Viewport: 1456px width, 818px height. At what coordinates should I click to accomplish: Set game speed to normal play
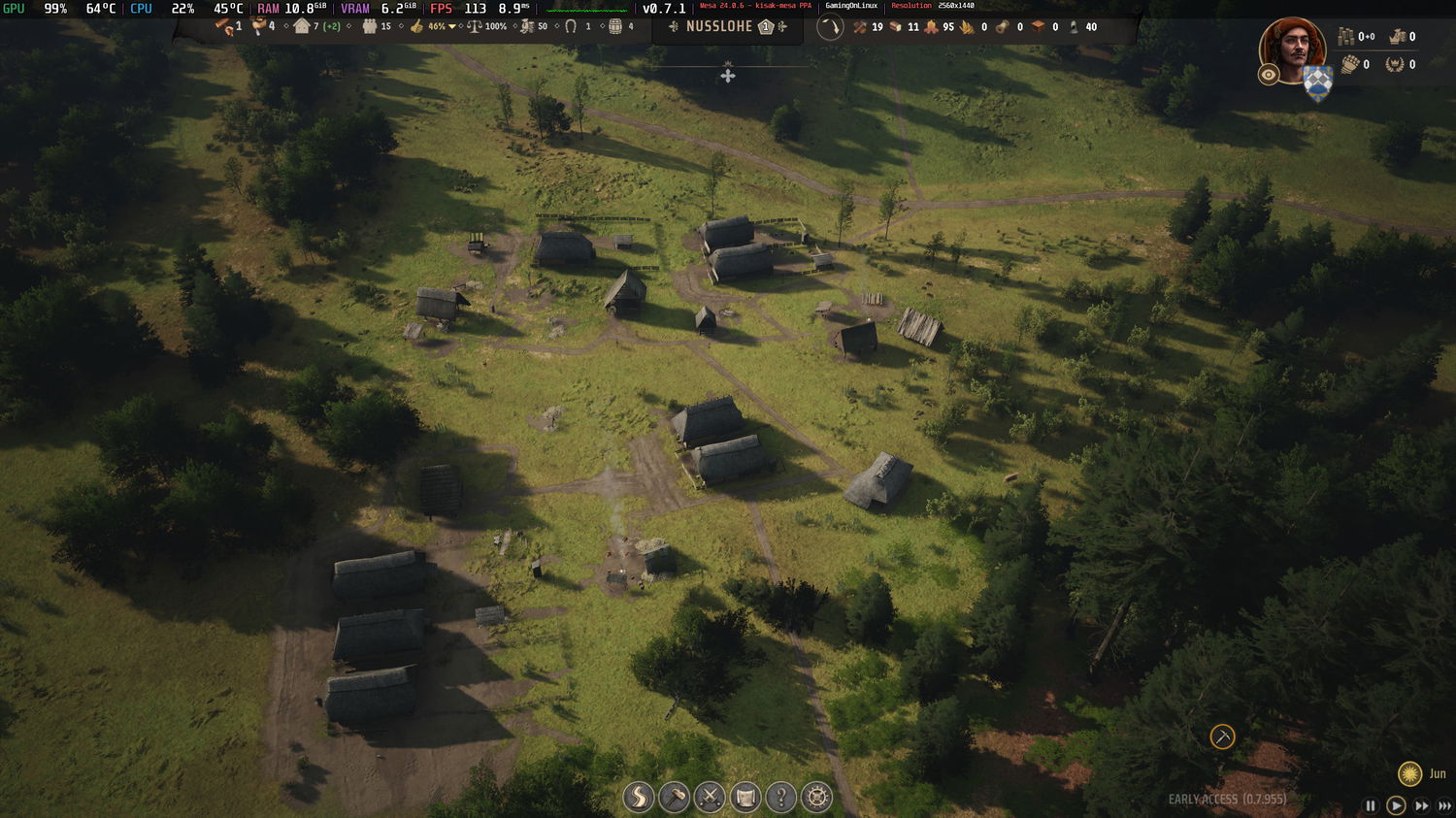point(1396,805)
